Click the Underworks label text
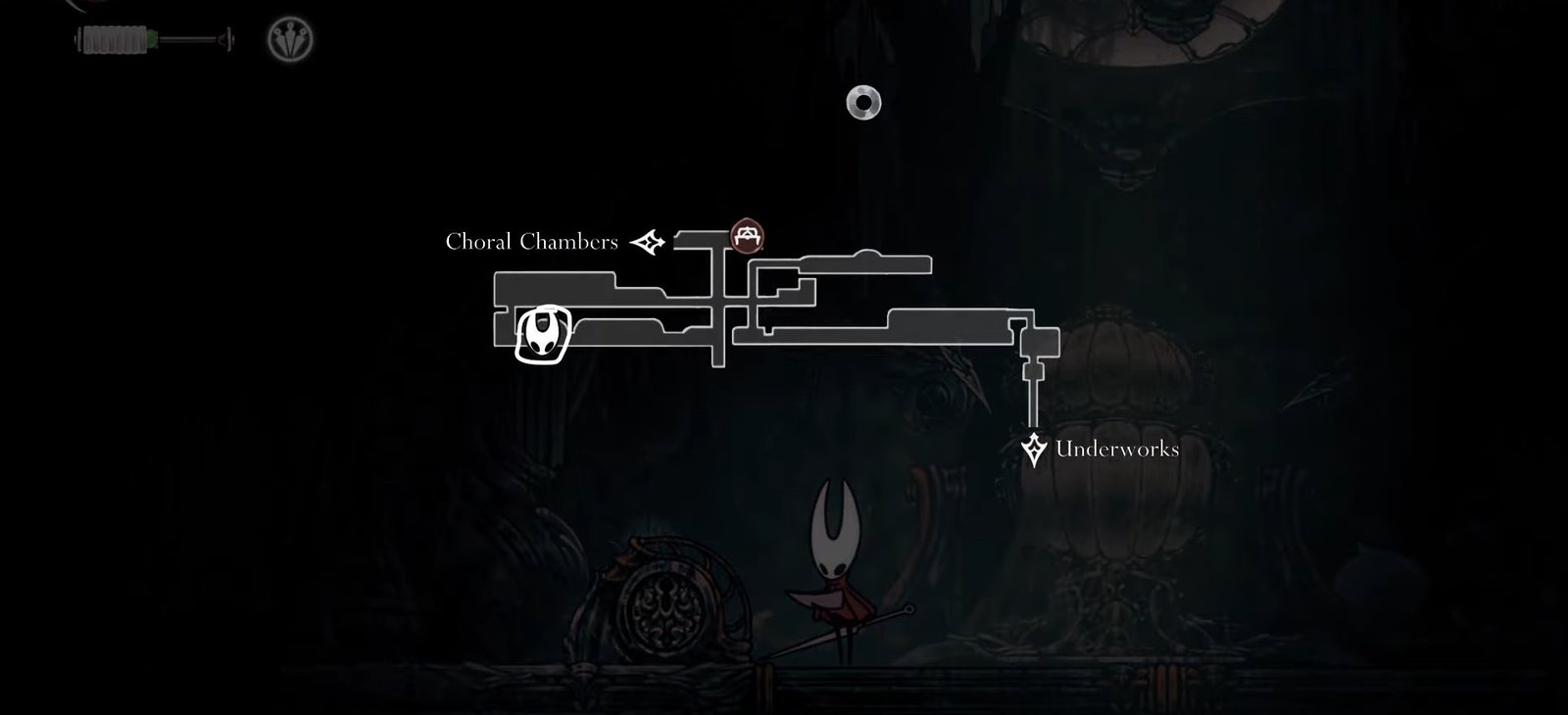Viewport: 1568px width, 715px height. [1117, 451]
